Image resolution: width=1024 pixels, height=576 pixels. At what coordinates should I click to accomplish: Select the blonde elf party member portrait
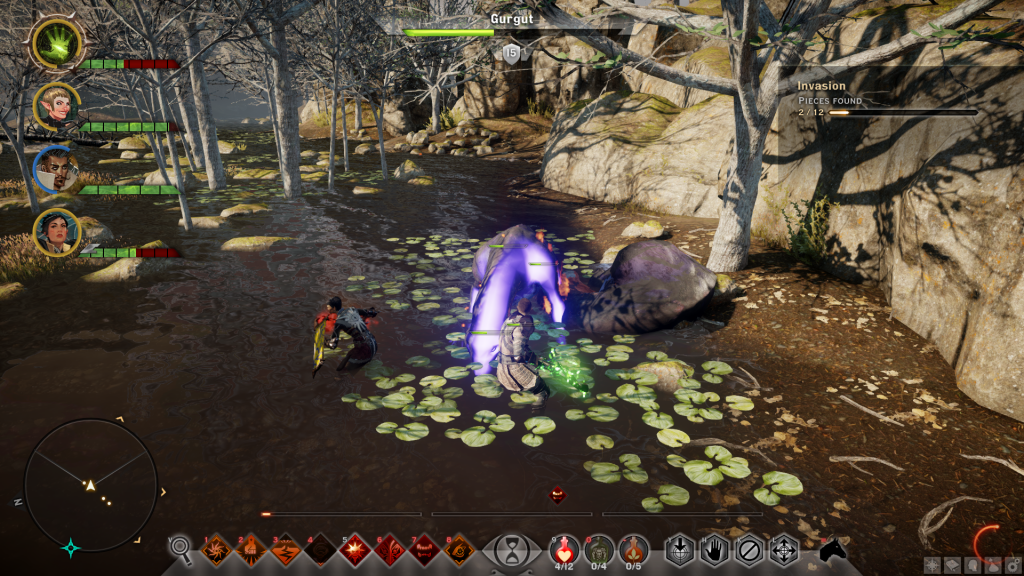pos(57,106)
